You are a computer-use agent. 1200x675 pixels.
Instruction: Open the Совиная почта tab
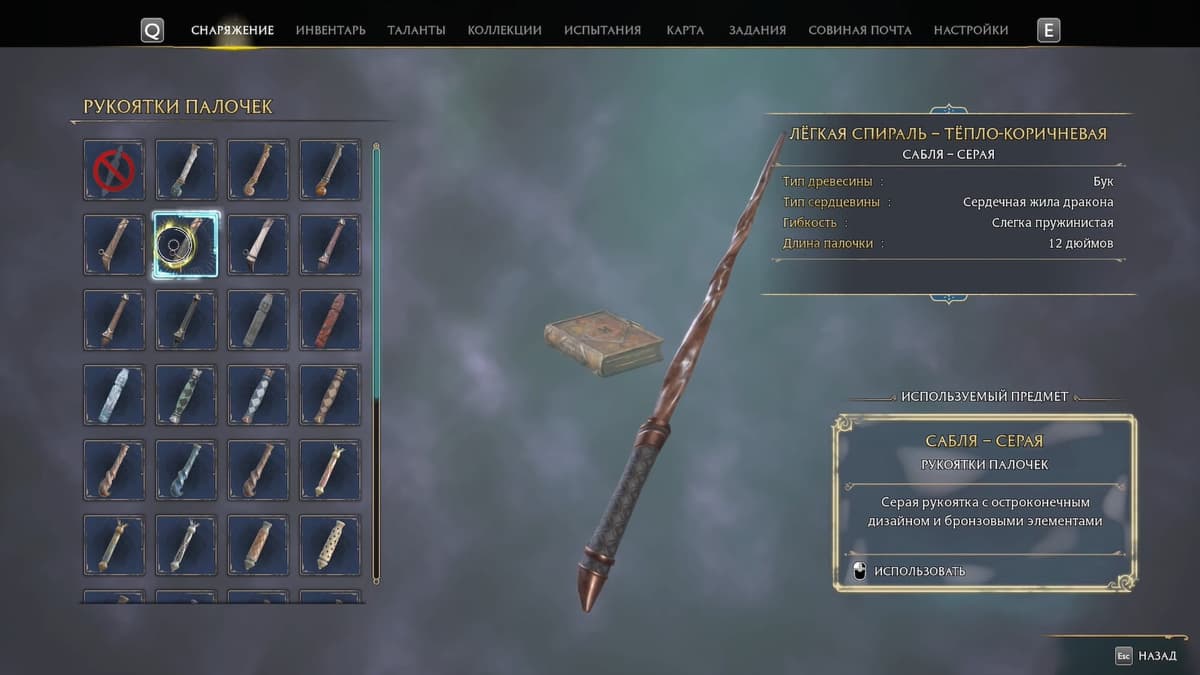coord(859,30)
